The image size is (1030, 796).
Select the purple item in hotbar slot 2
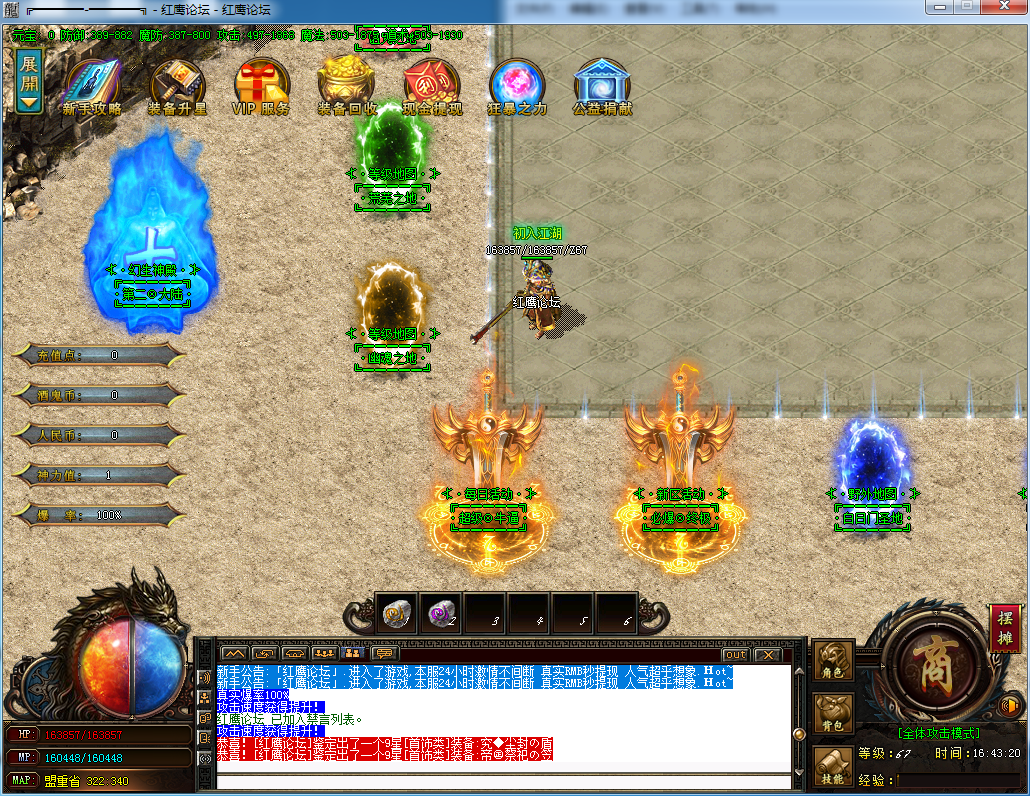tap(440, 614)
